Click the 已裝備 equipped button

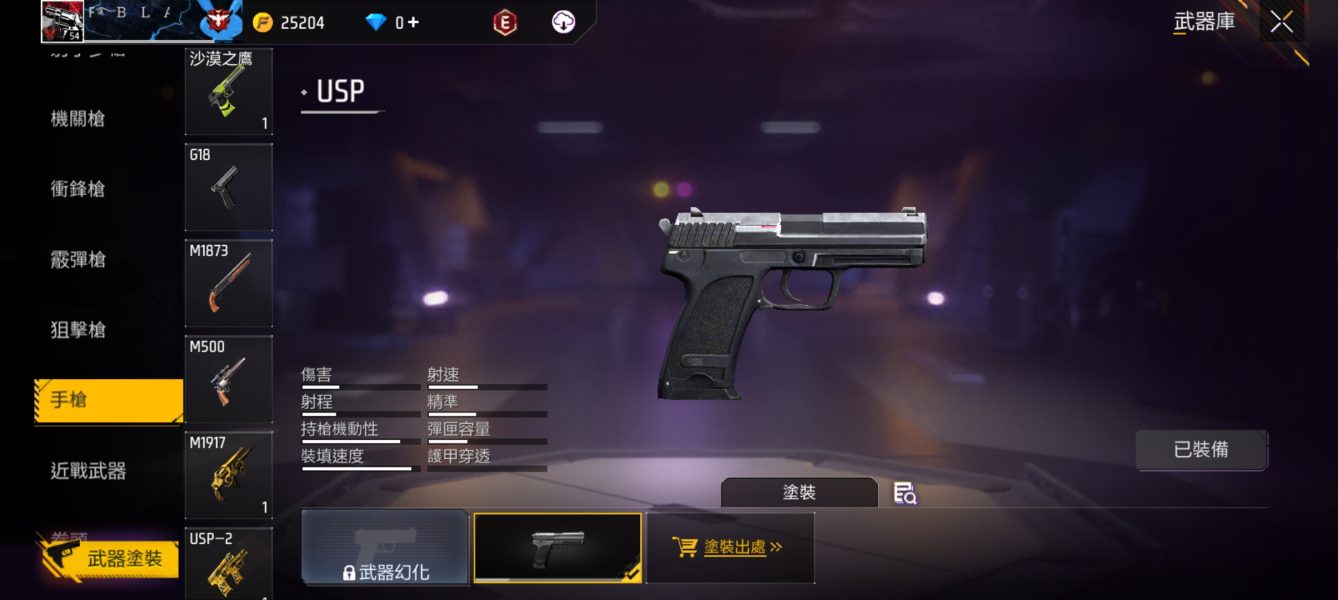[1201, 450]
